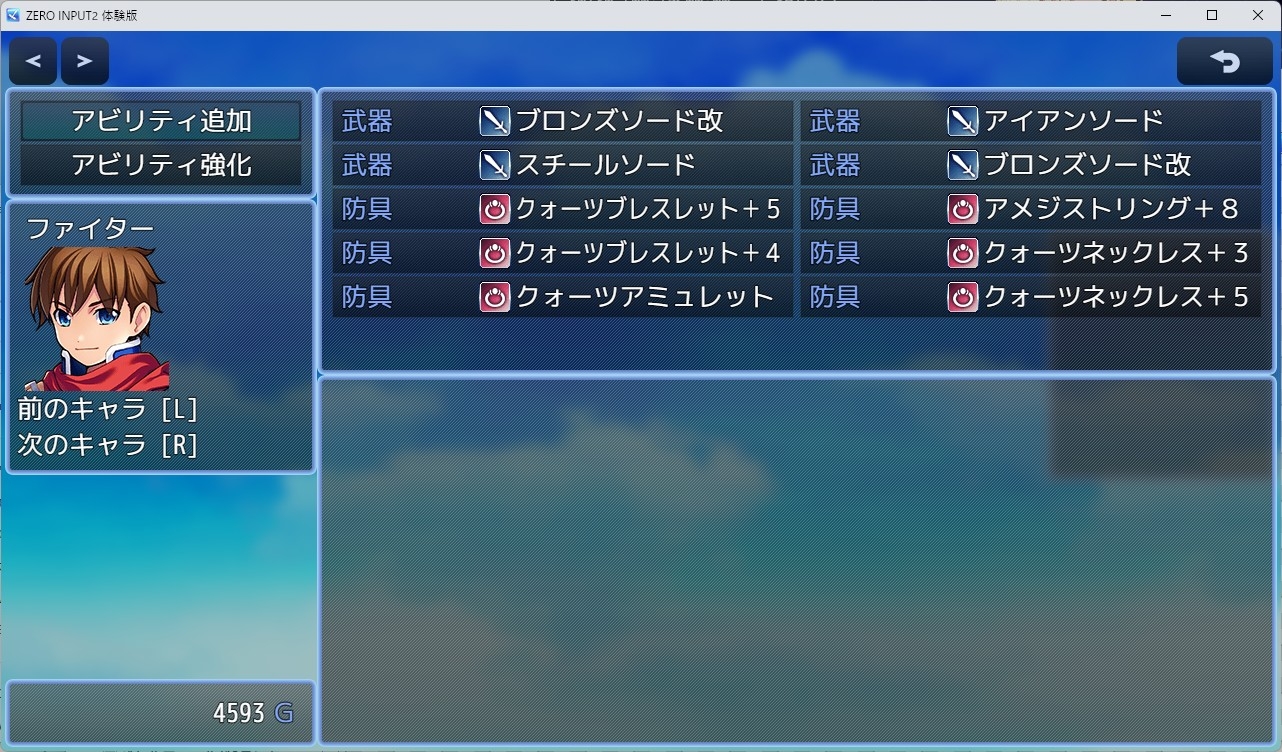
Task: Click the sword icon next to アイアンソード
Action: [962, 121]
